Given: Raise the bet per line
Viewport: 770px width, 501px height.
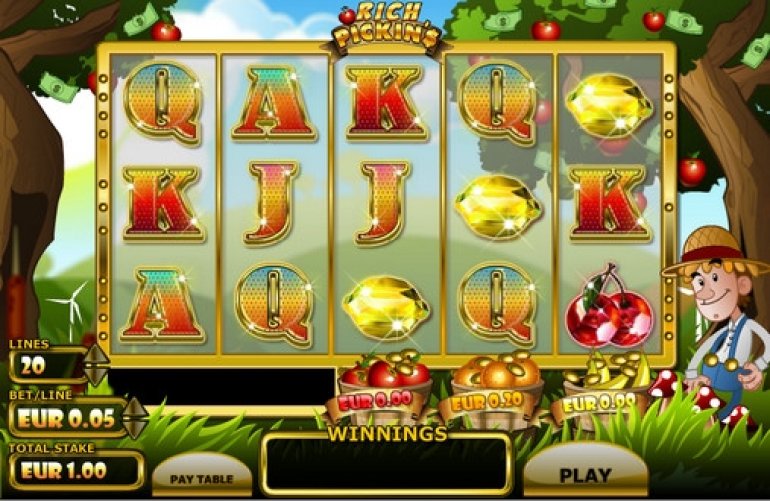Looking at the screenshot, I should point(135,408).
